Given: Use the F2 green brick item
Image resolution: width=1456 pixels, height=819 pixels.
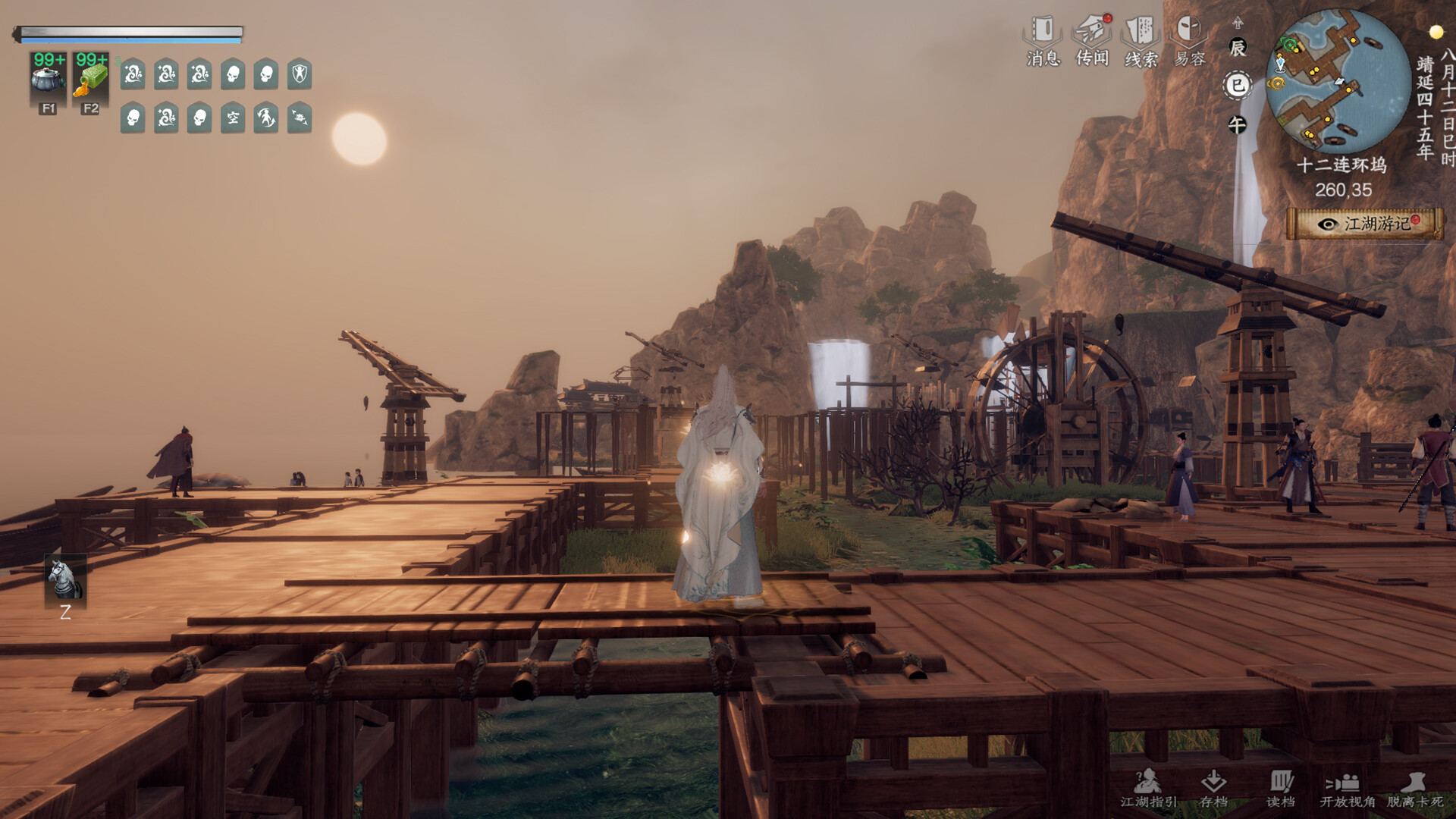Looking at the screenshot, I should pos(90,77).
